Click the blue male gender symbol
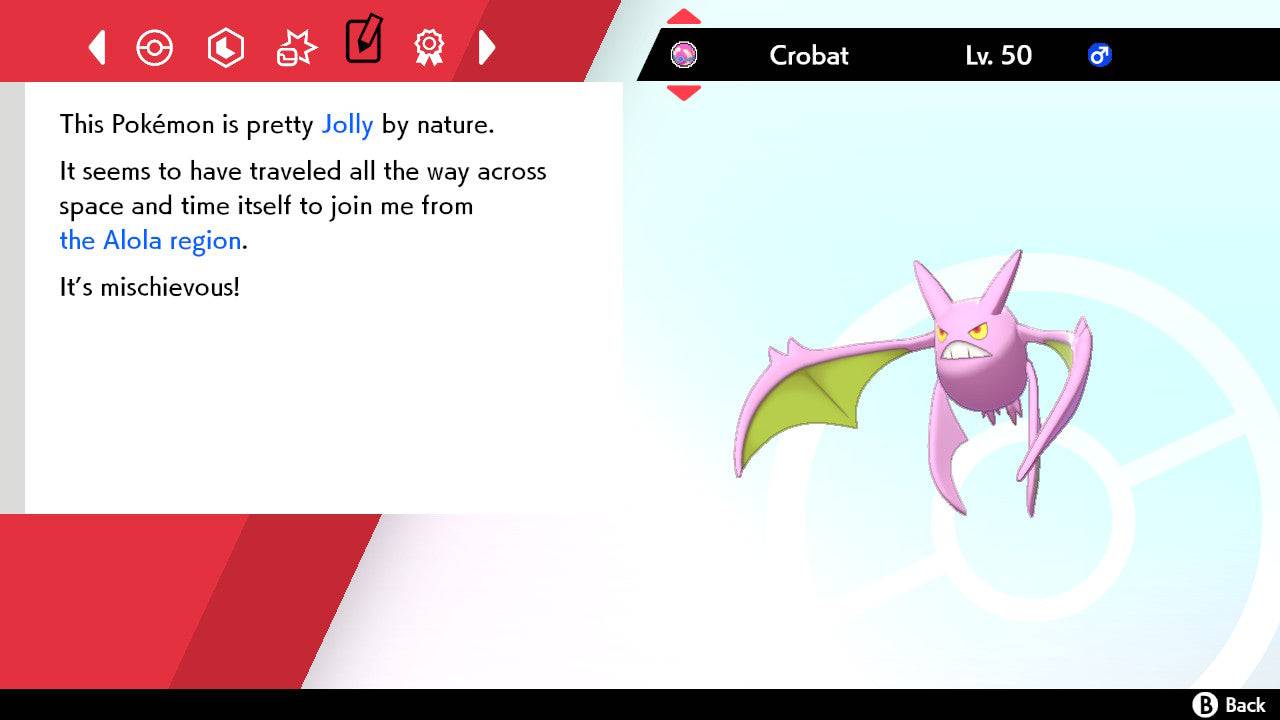The image size is (1280, 720). tap(1100, 56)
